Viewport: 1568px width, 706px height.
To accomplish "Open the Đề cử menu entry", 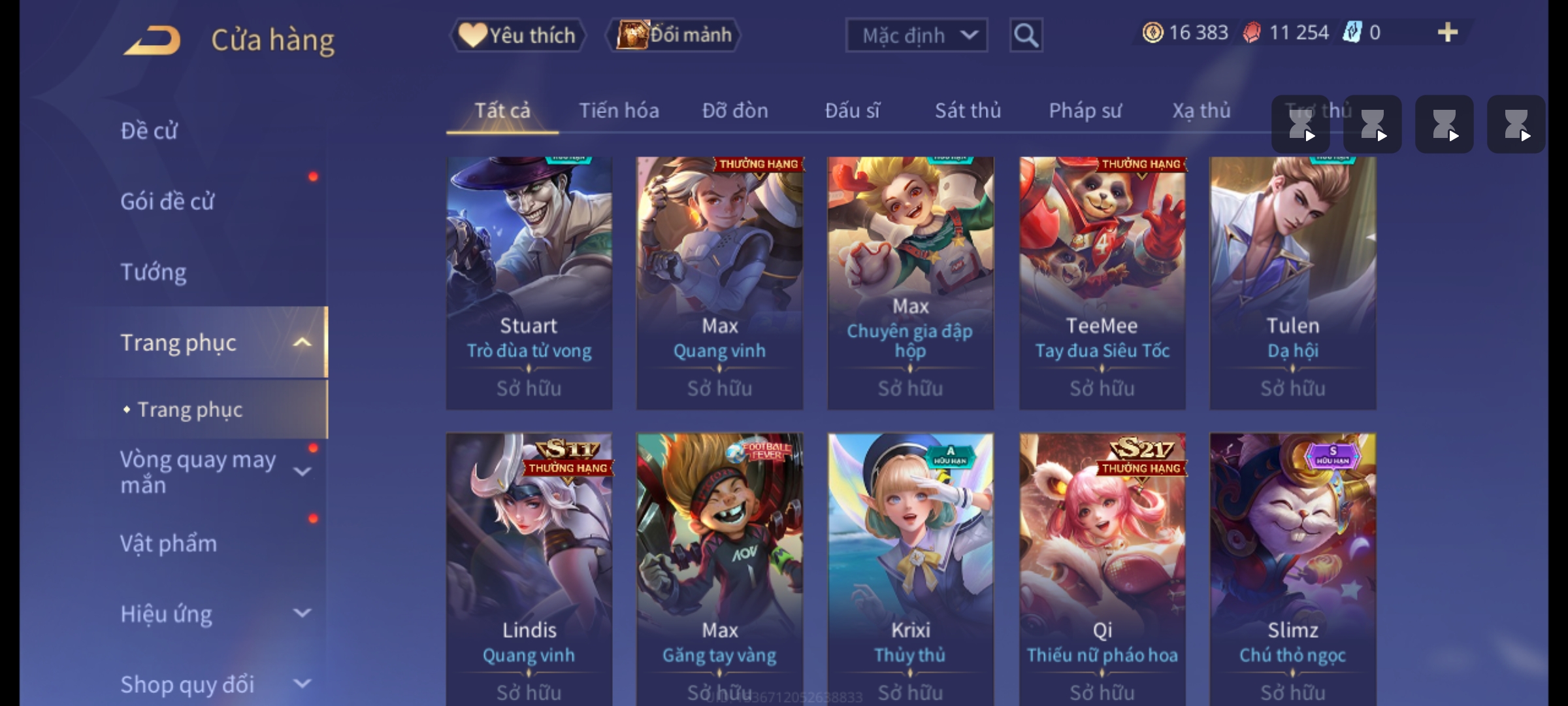I will [149, 131].
